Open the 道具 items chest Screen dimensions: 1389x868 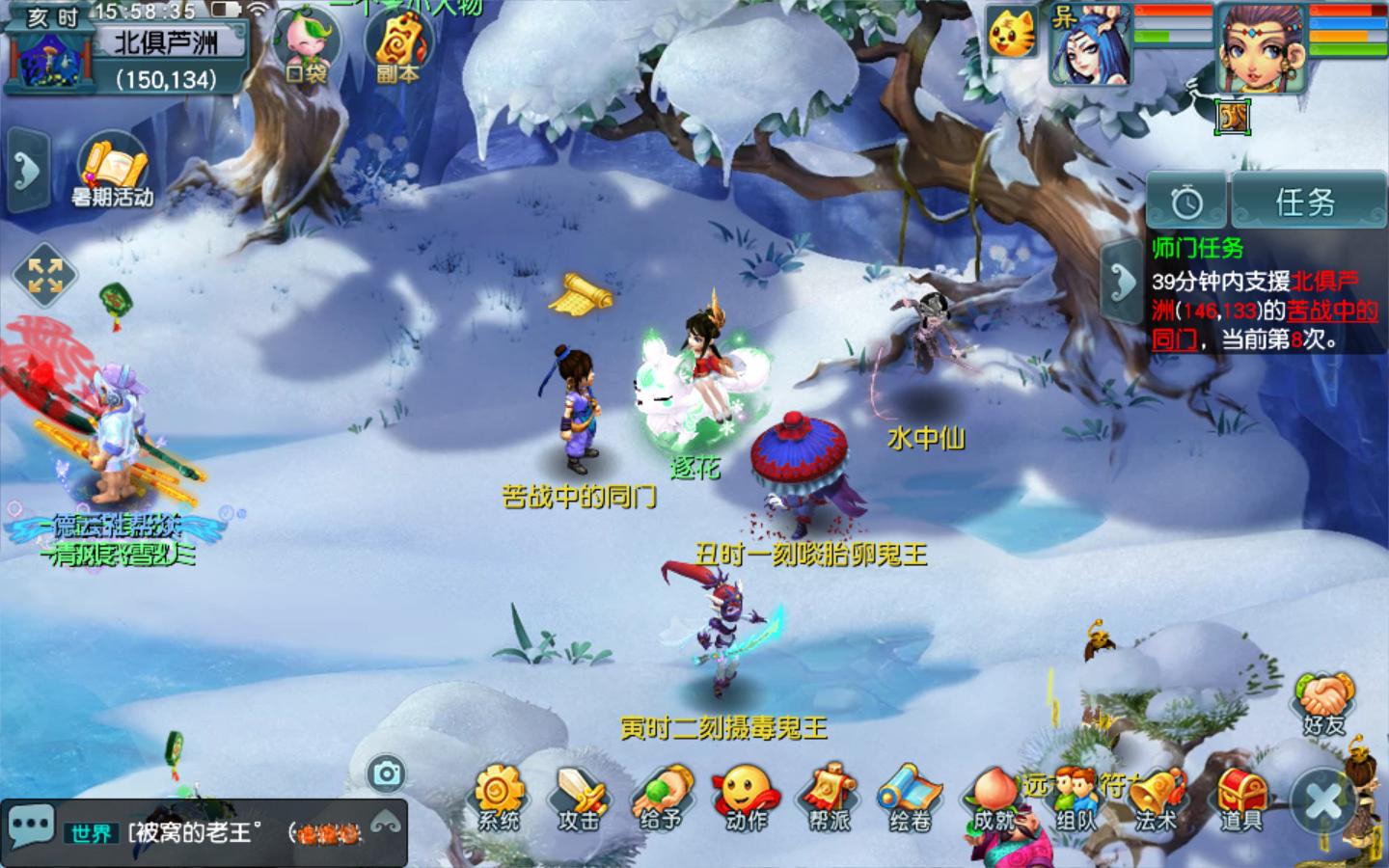coord(1240,799)
